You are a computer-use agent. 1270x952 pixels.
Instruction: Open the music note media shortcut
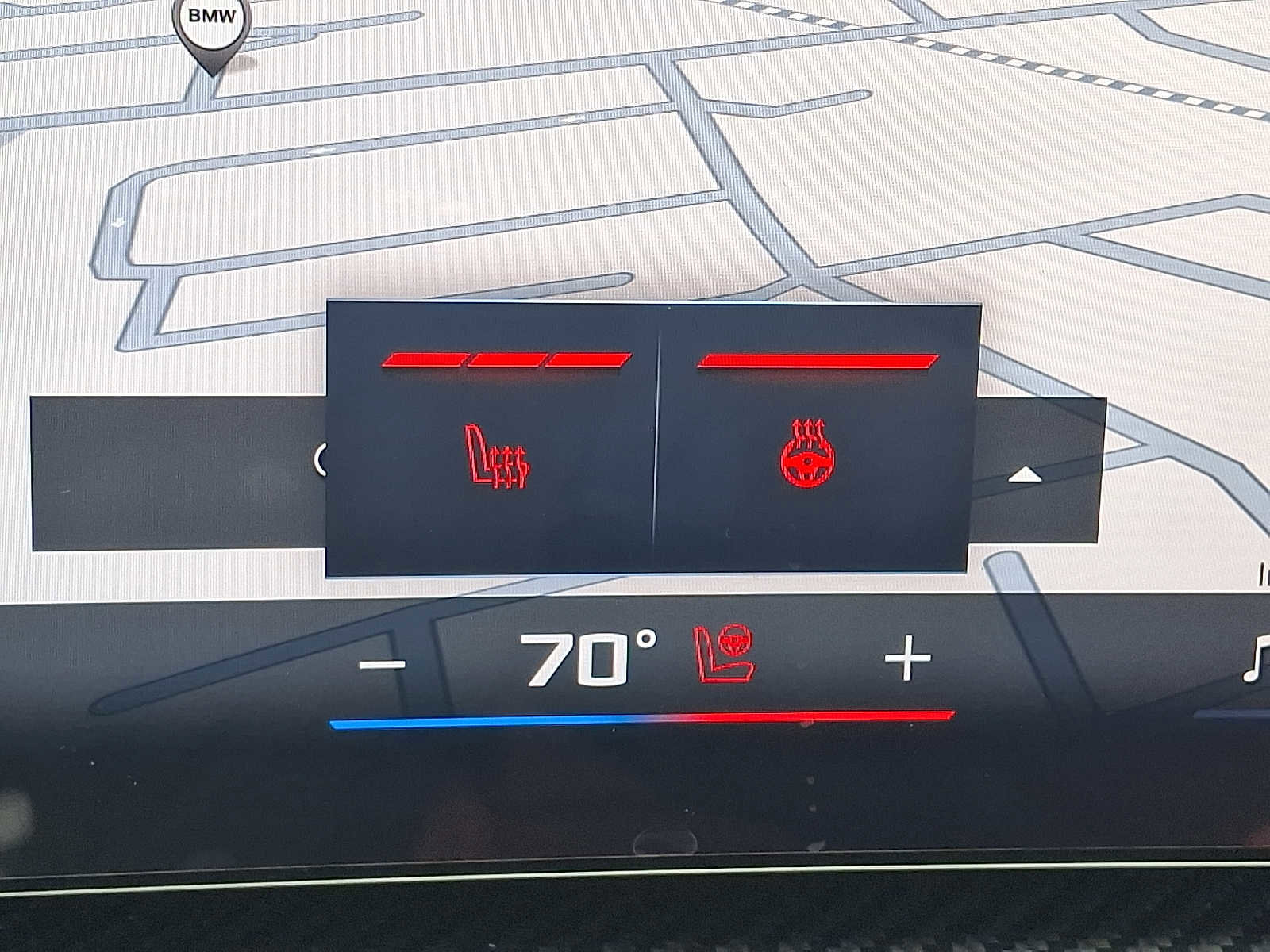pos(1256,662)
